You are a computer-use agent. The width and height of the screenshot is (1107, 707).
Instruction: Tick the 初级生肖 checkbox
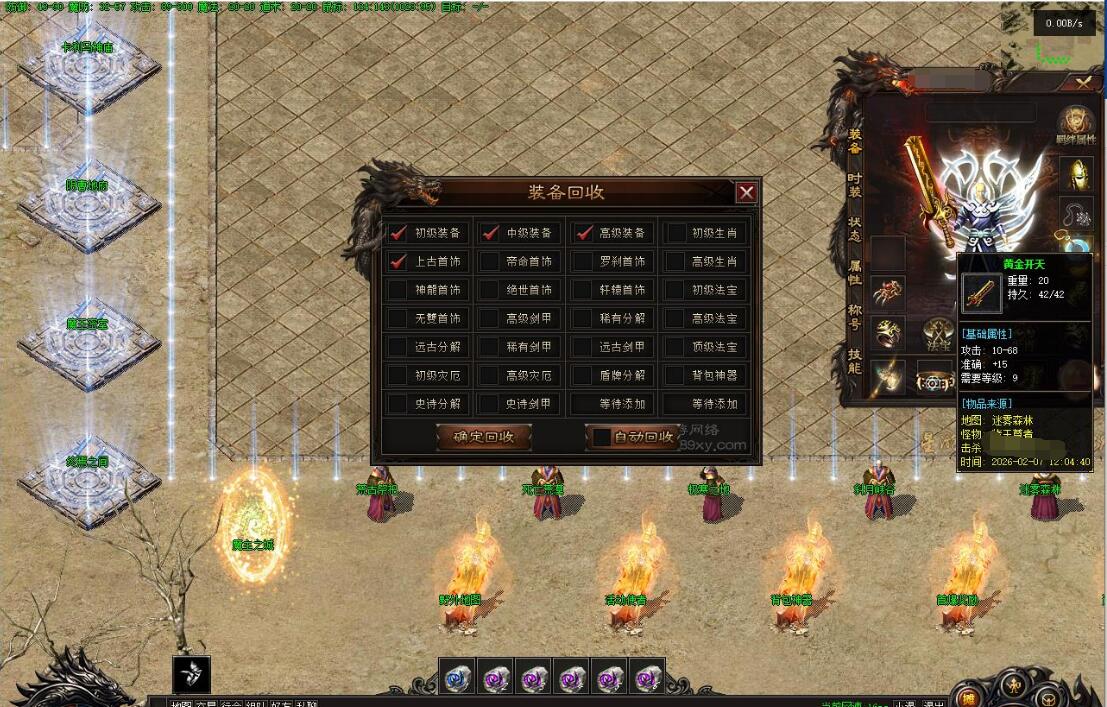click(677, 233)
